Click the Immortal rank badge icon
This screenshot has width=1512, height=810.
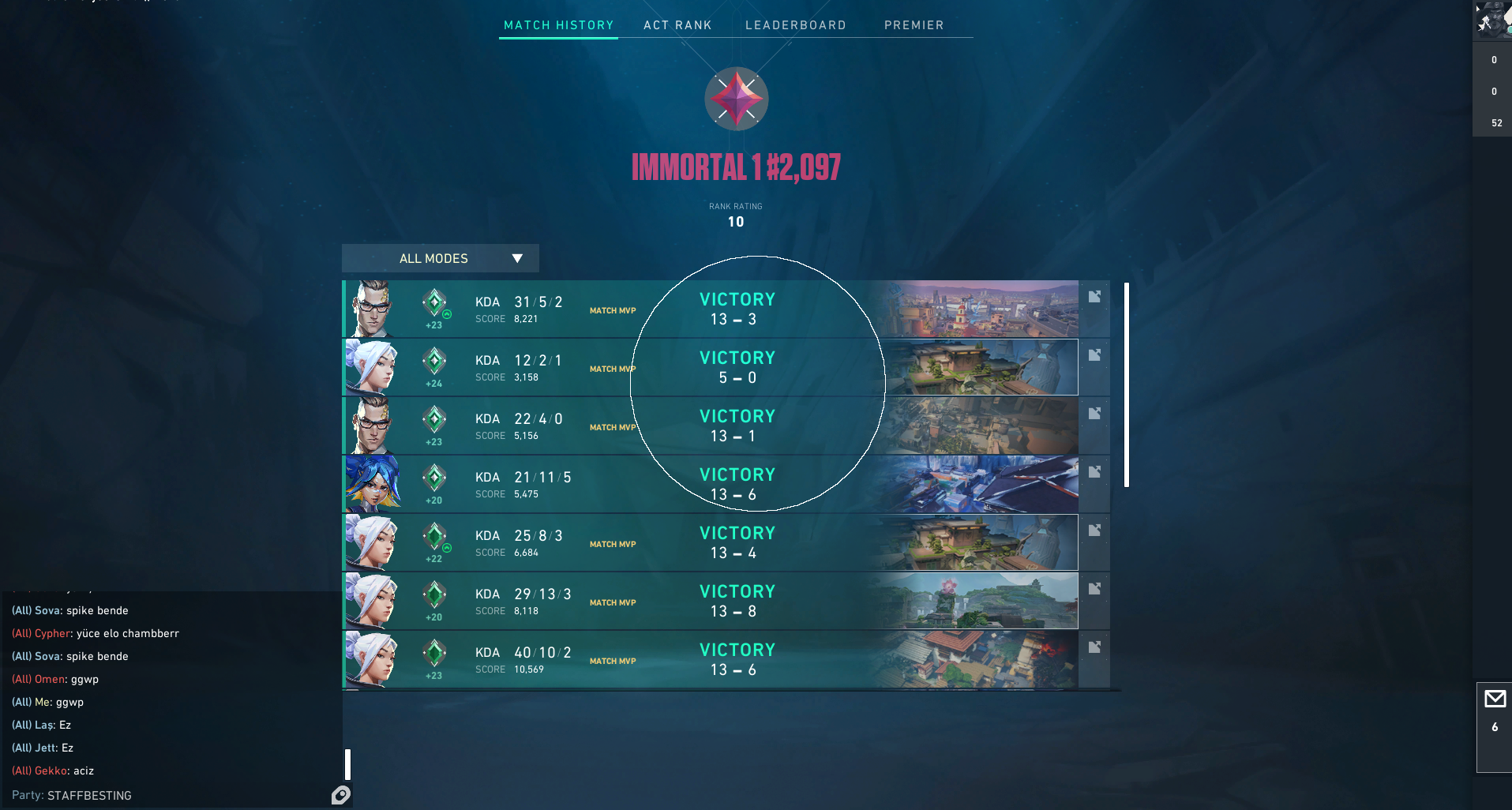pos(736,99)
